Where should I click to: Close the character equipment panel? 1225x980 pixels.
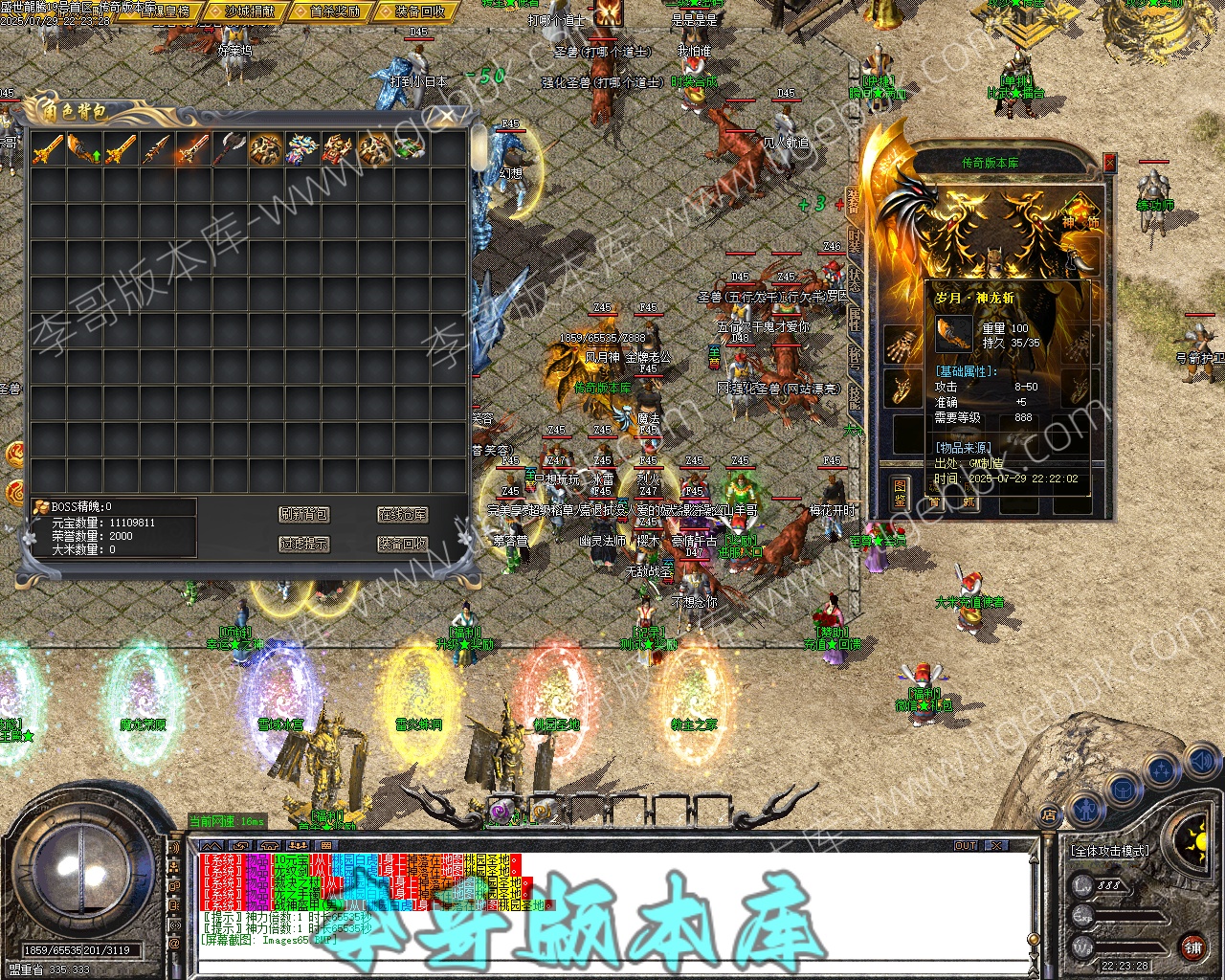click(1109, 163)
